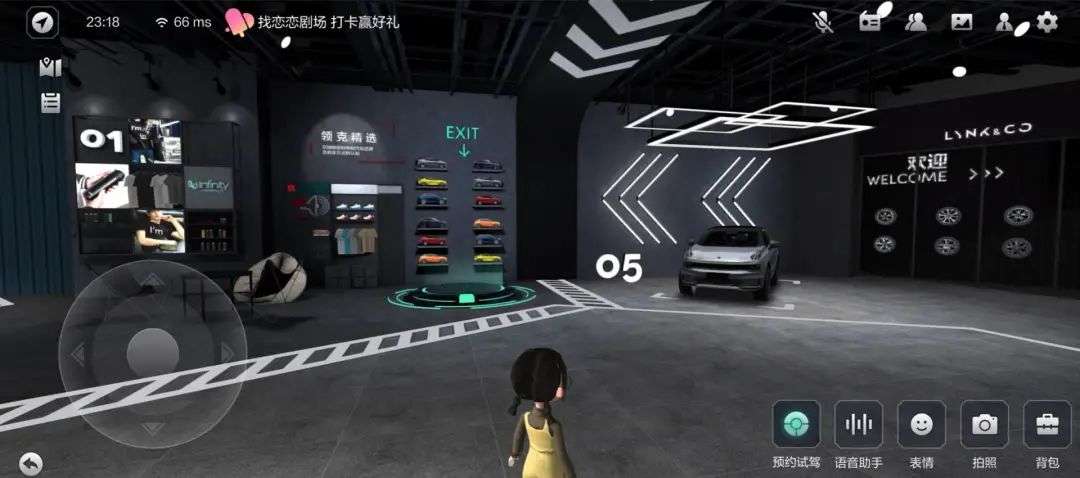This screenshot has height=478, width=1080.
Task: Open the person-with-tie profile icon
Action: [x=1005, y=22]
